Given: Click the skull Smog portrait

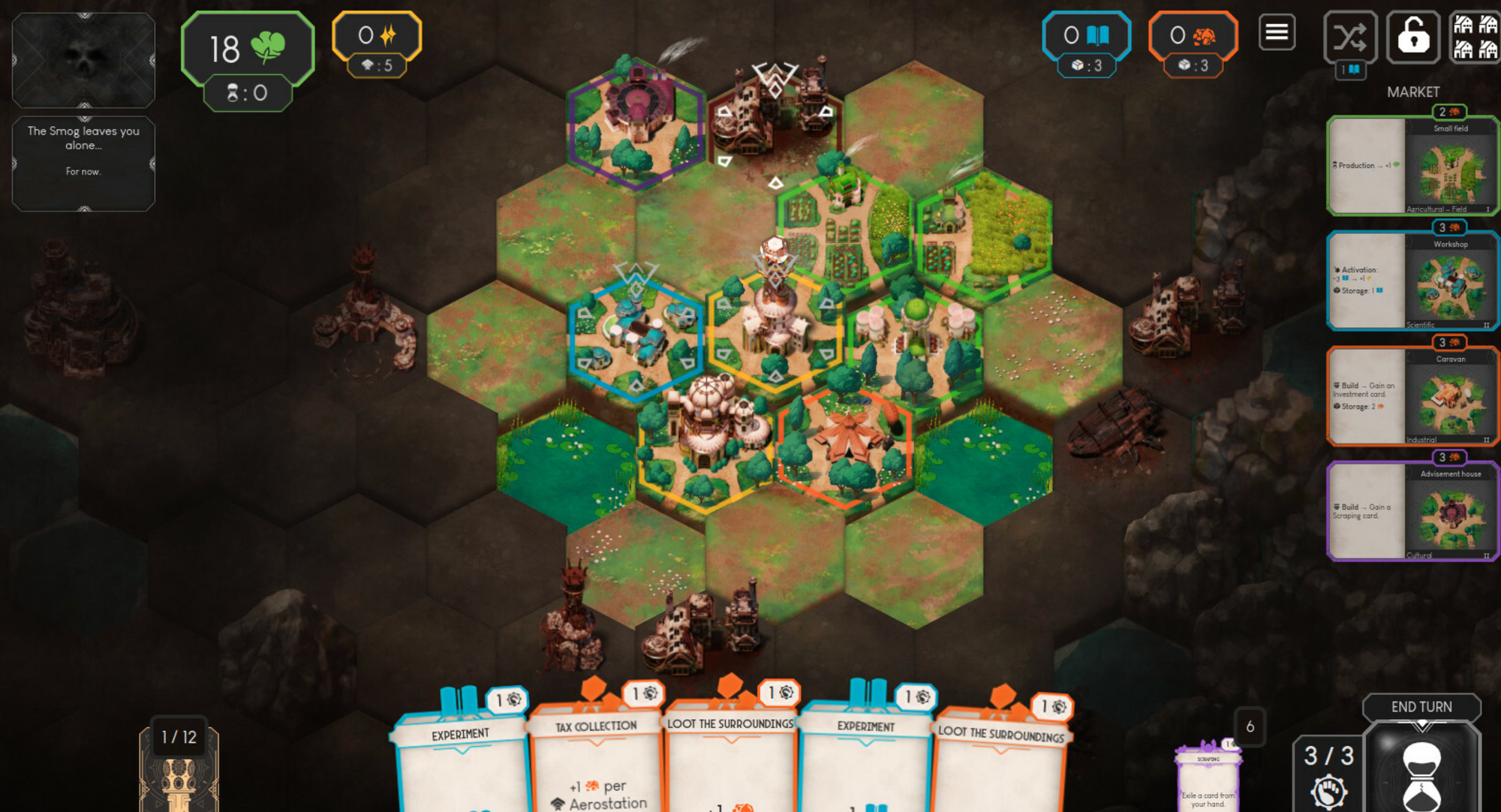Looking at the screenshot, I should point(83,60).
